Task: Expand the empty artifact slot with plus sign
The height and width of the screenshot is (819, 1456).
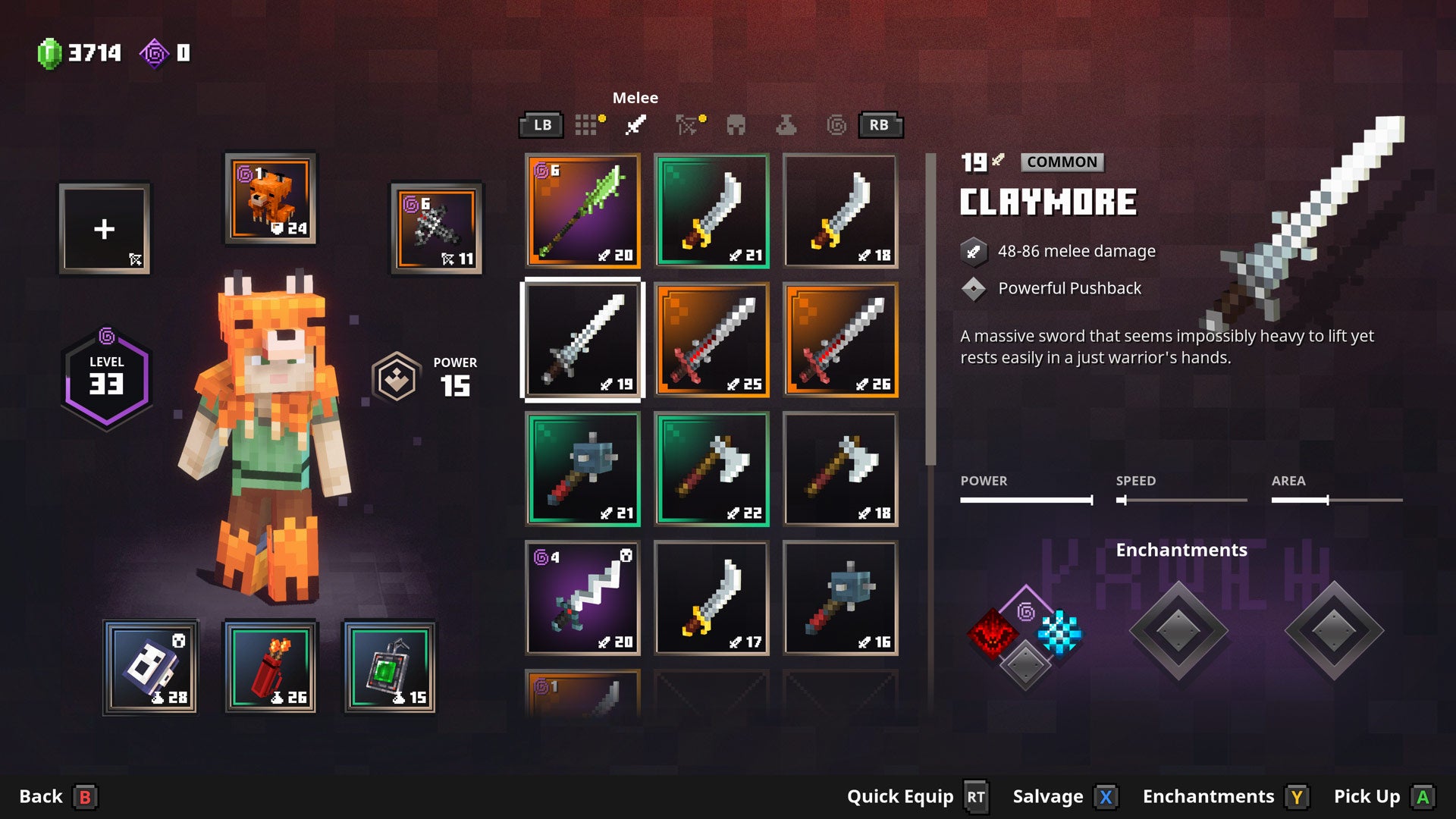Action: pyautogui.click(x=104, y=230)
